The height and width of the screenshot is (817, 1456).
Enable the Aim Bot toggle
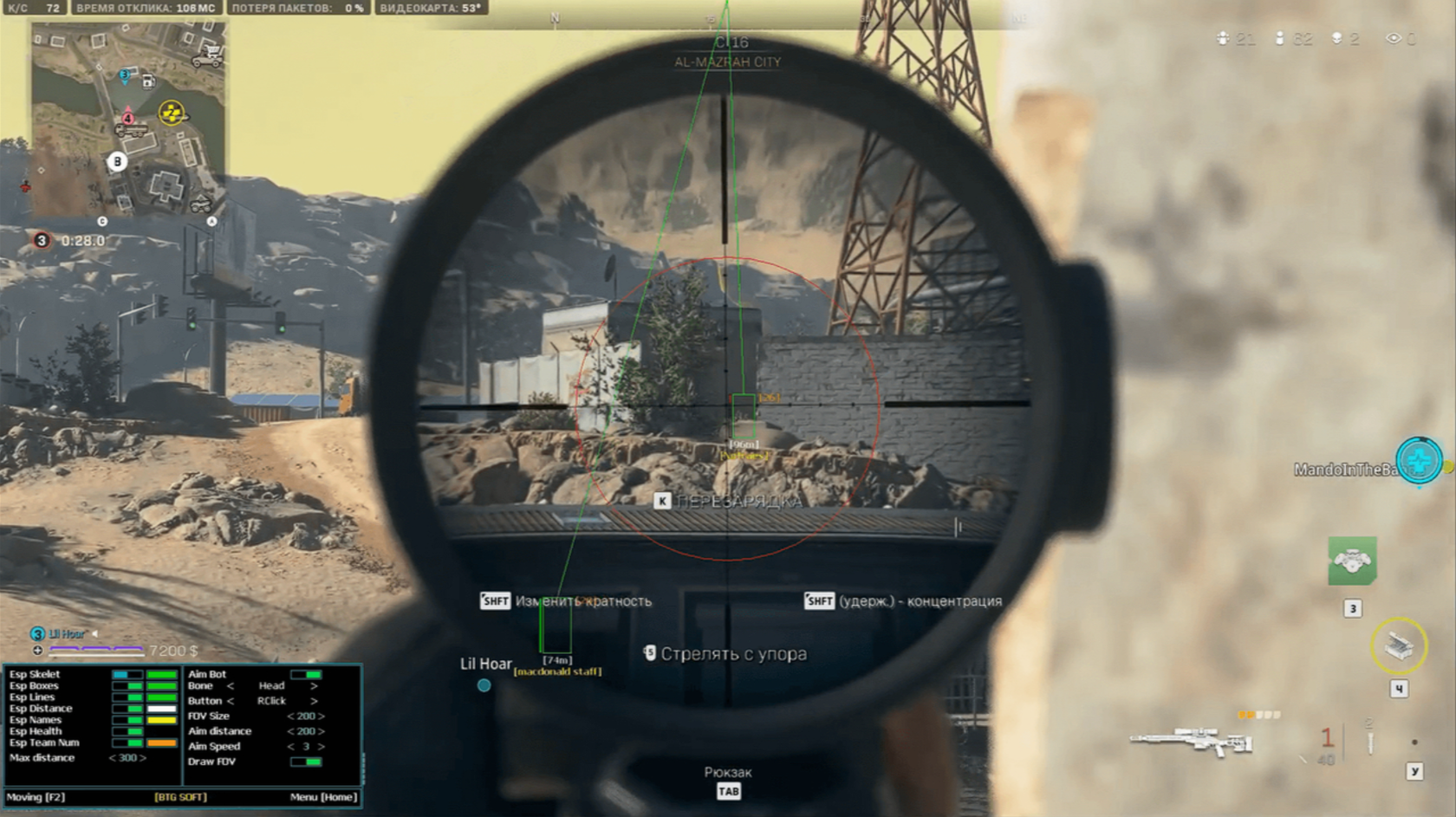pyautogui.click(x=307, y=675)
